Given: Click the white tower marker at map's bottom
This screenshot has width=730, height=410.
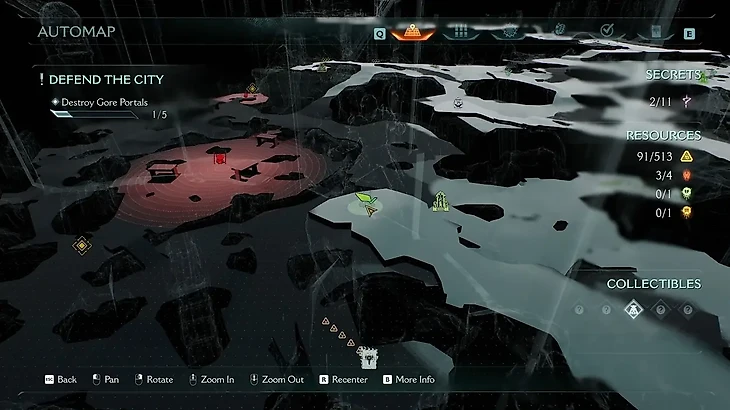Looking at the screenshot, I should coord(368,355).
